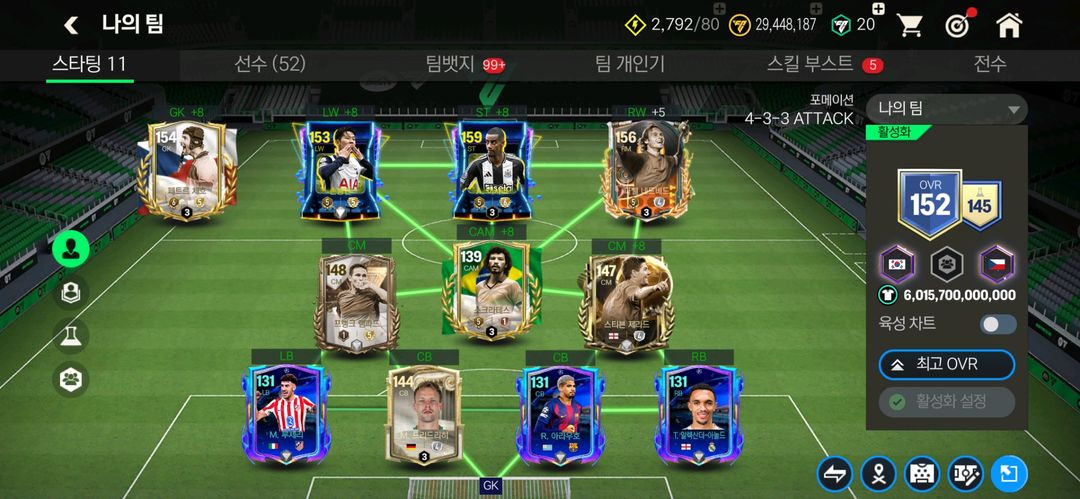Open the 스킬 부스트 tab
1080x499 pixels.
pyautogui.click(x=810, y=65)
